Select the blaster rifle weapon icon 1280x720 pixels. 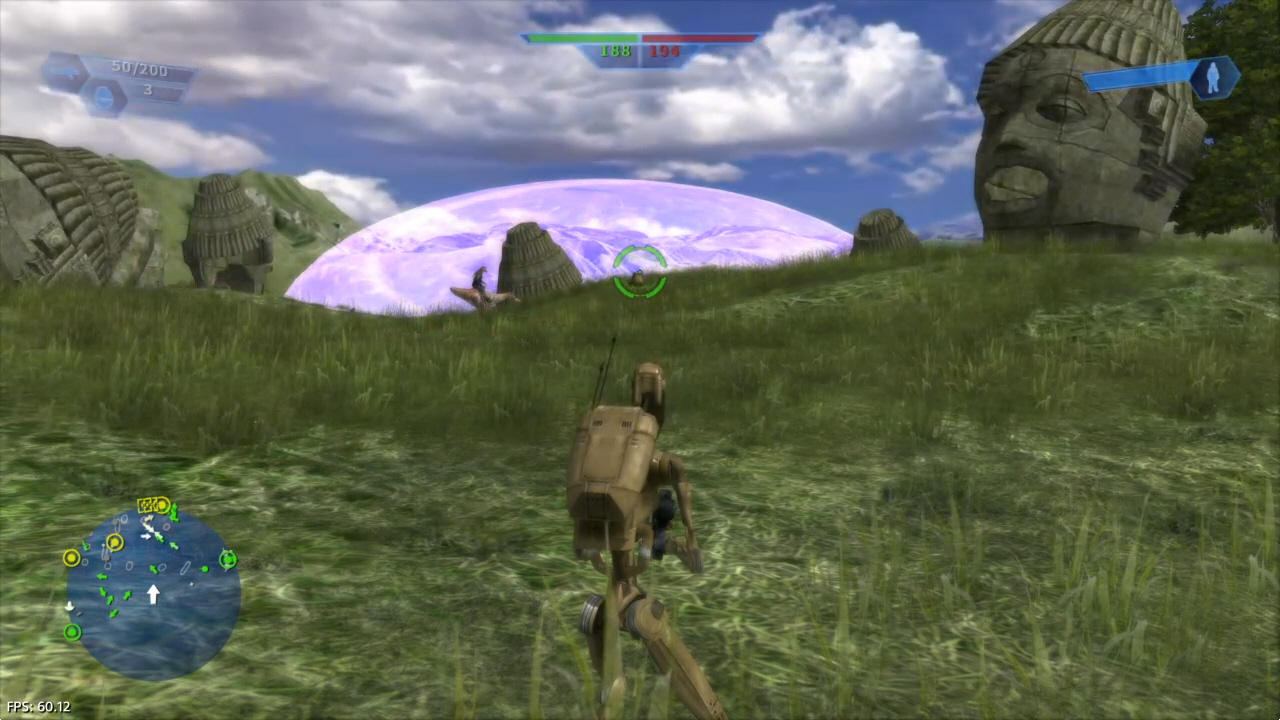pyautogui.click(x=66, y=73)
